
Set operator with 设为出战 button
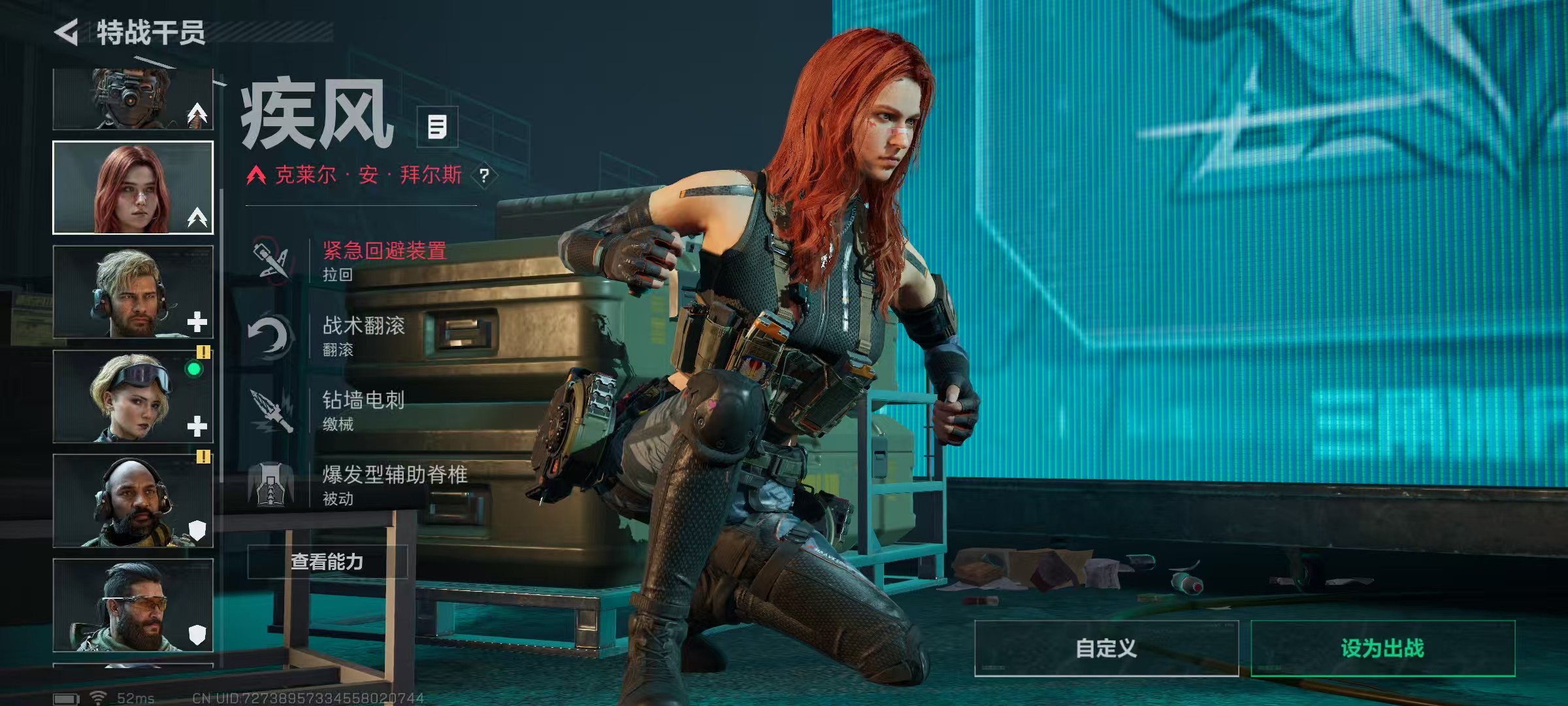tap(1382, 648)
